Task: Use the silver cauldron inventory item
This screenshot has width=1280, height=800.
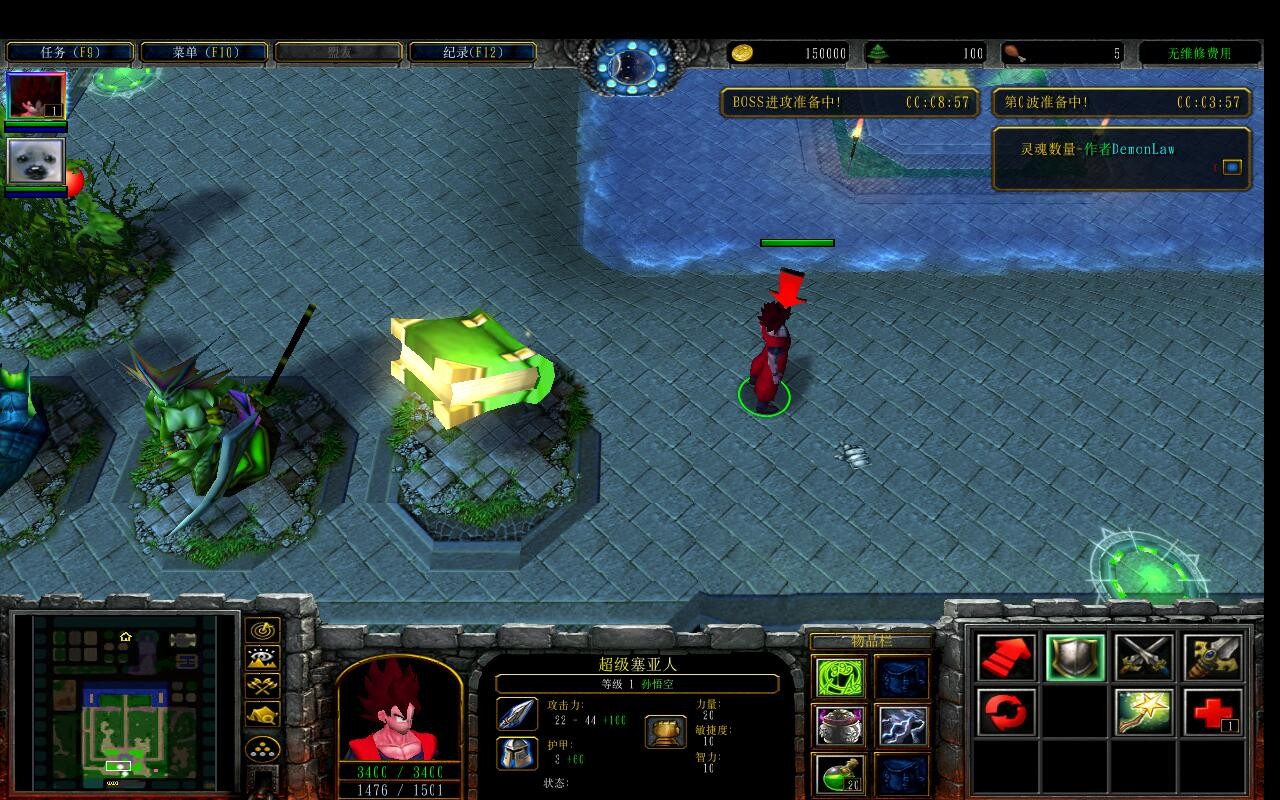Action: 839,726
